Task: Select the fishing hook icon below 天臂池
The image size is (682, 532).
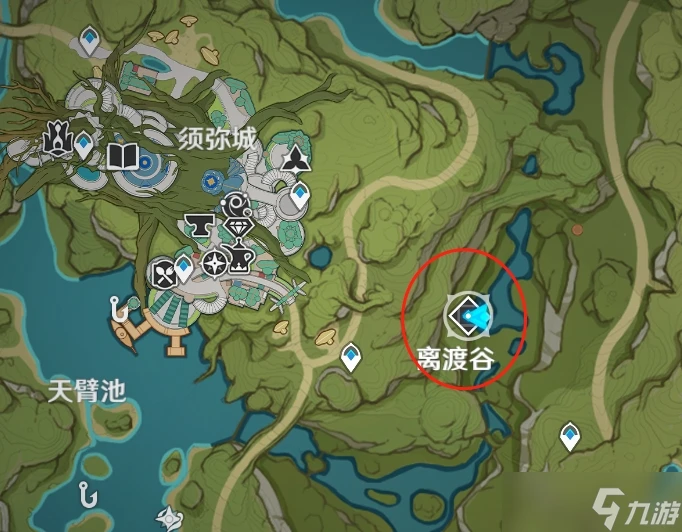Action: 89,493
